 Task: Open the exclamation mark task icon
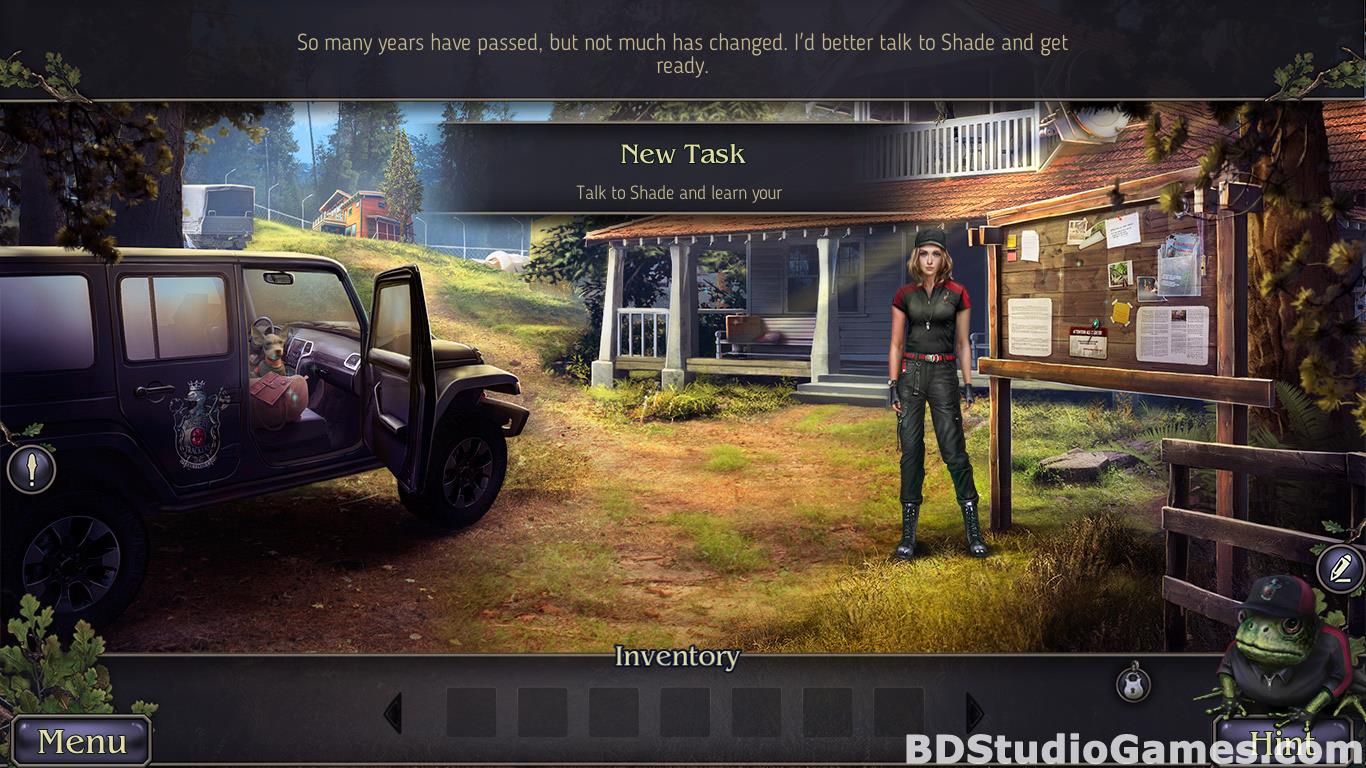[x=31, y=468]
